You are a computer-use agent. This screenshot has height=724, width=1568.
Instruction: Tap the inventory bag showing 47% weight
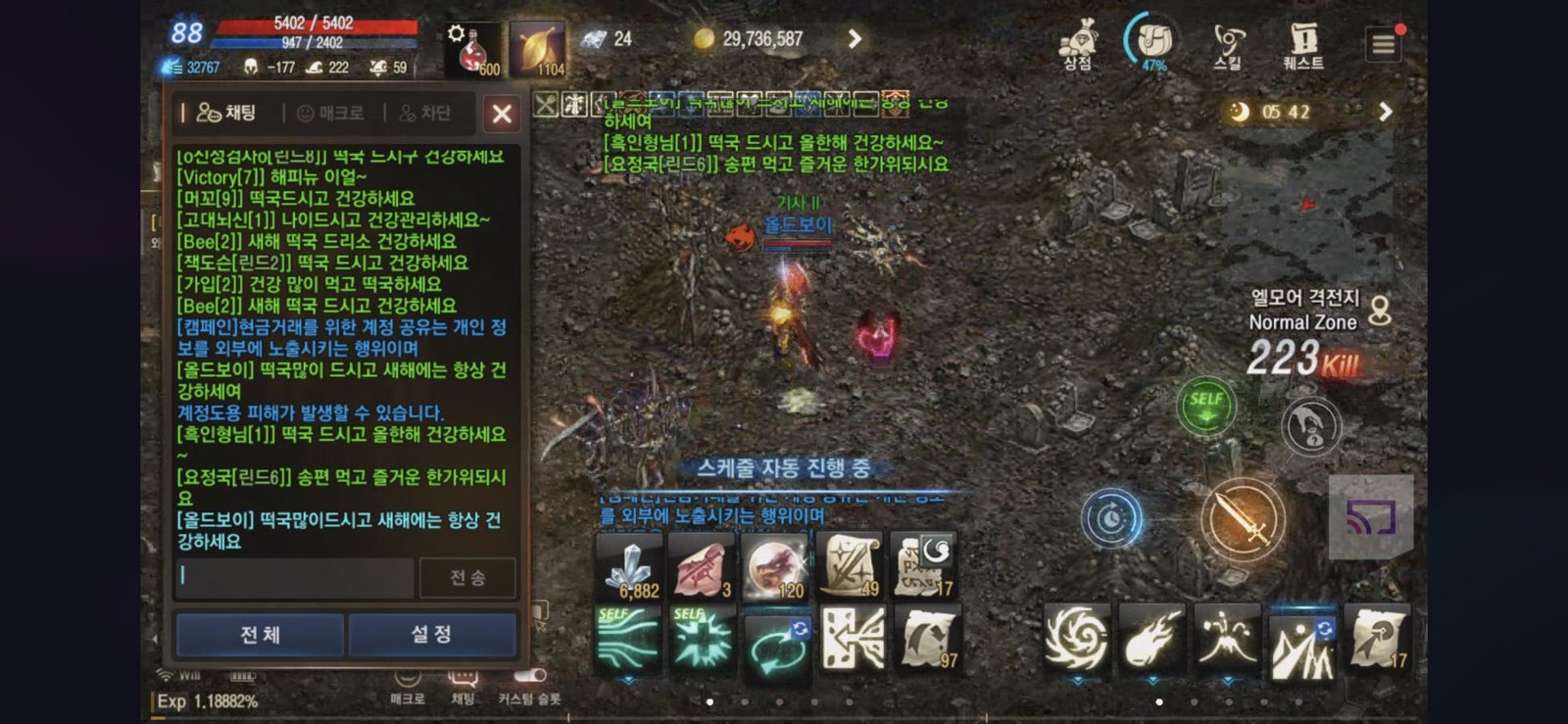(1151, 39)
